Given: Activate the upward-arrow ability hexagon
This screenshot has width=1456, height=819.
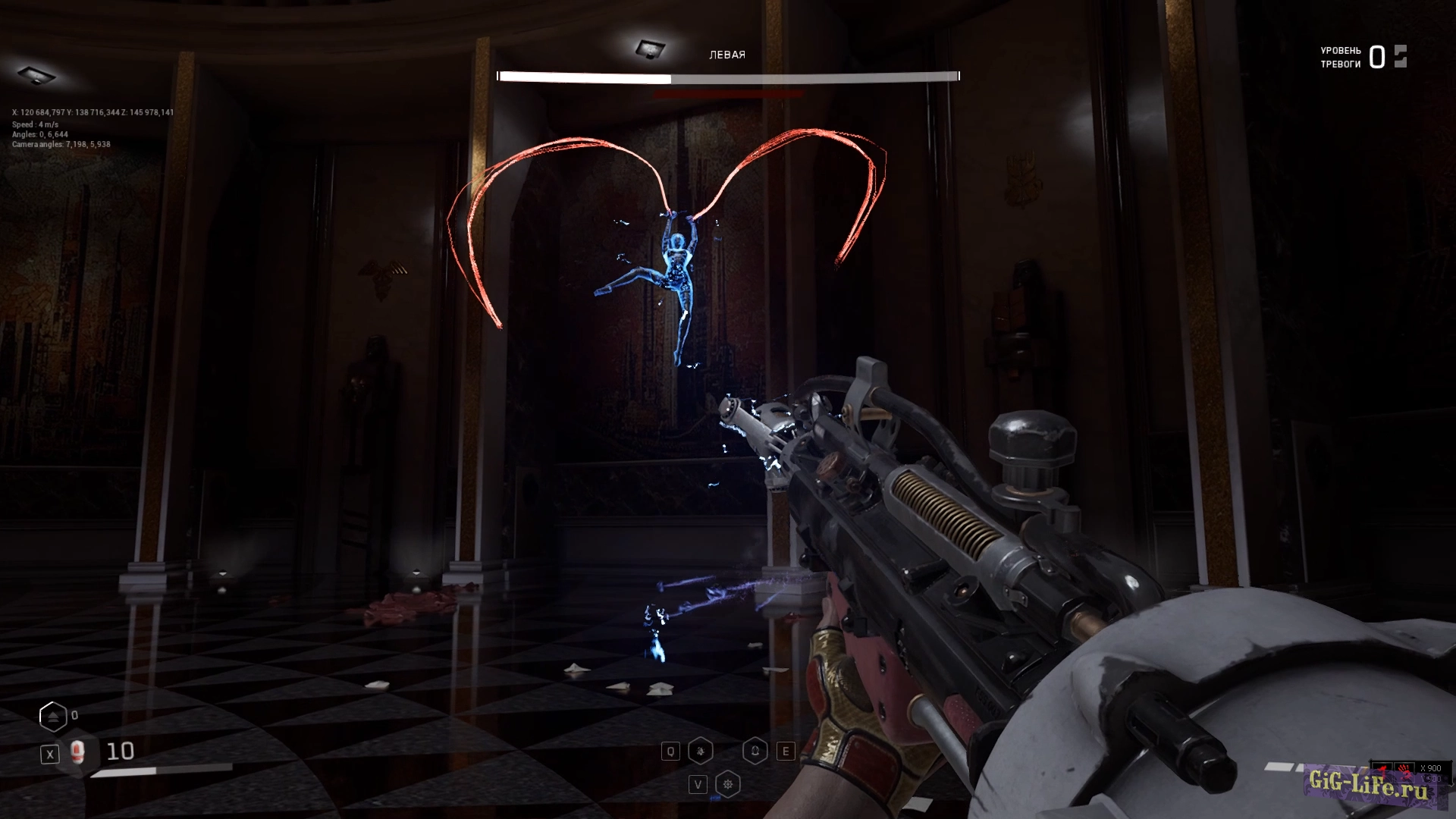Looking at the screenshot, I should click(x=755, y=752).
